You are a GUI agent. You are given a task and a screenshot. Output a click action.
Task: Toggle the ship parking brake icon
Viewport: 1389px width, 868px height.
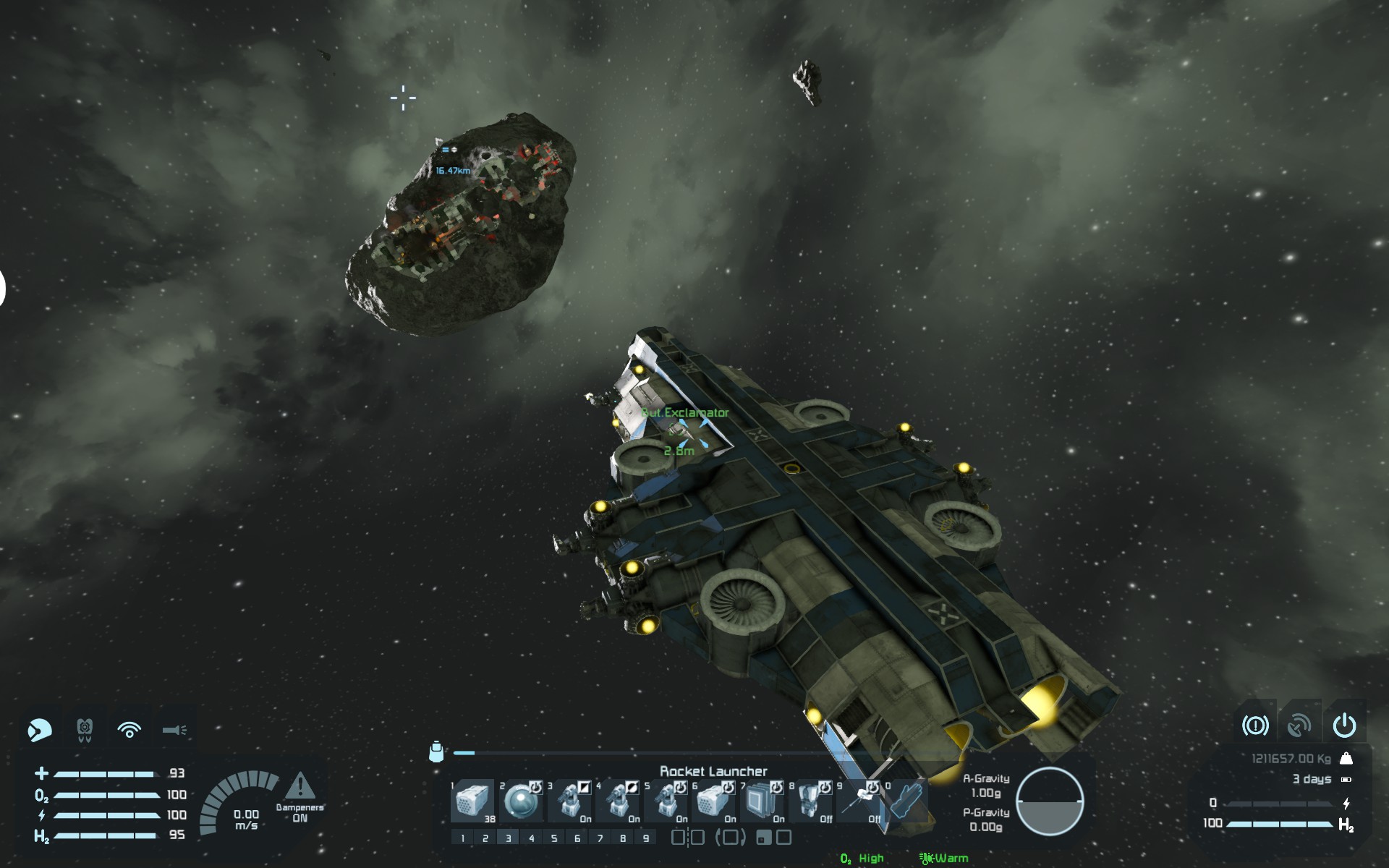pyautogui.click(x=1255, y=725)
